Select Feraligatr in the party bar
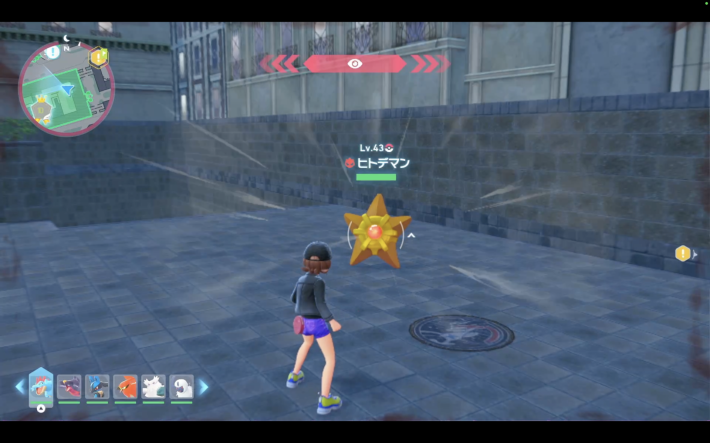The height and width of the screenshot is (443, 710). click(x=41, y=386)
